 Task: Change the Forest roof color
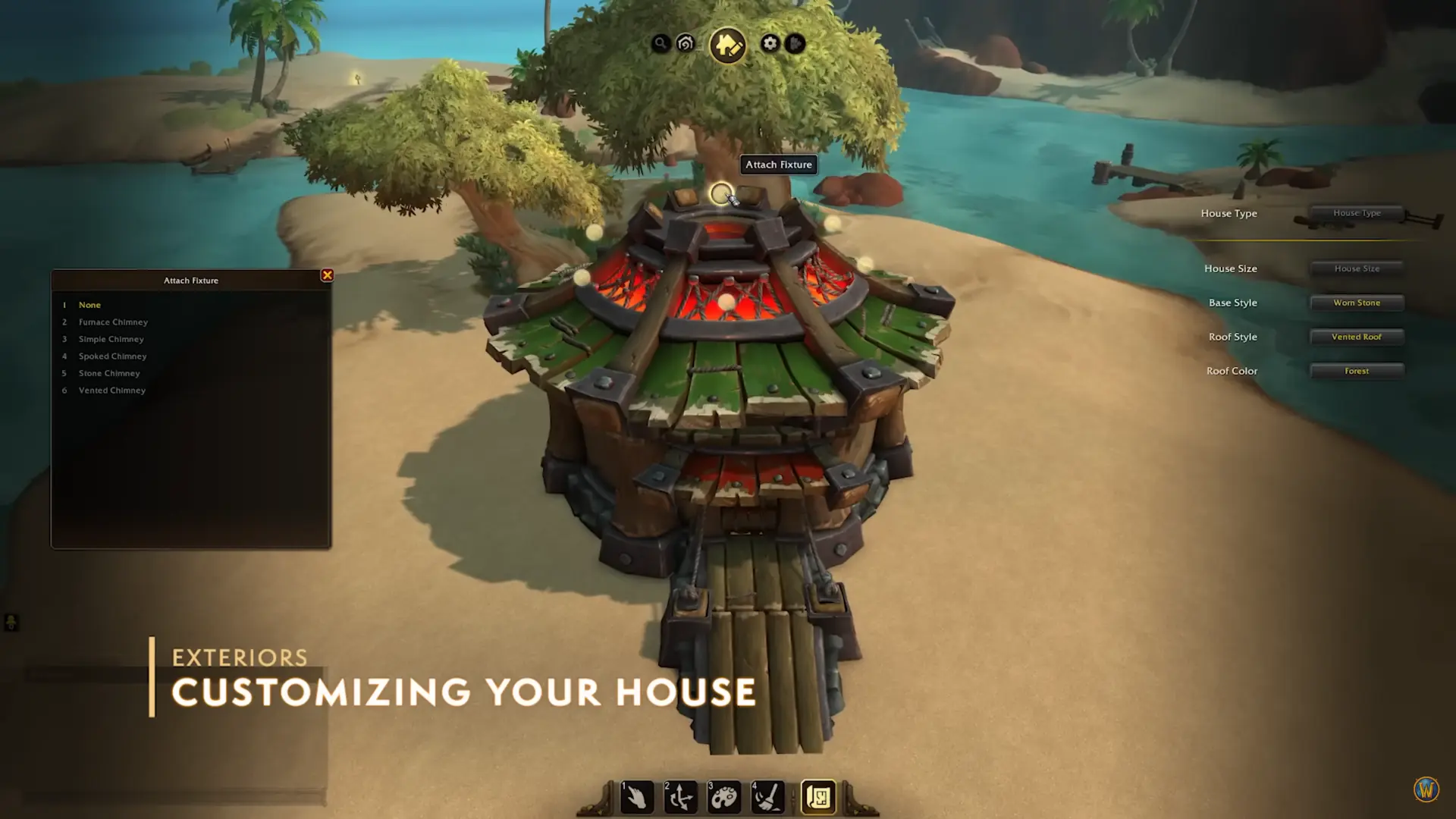pyautogui.click(x=1357, y=371)
